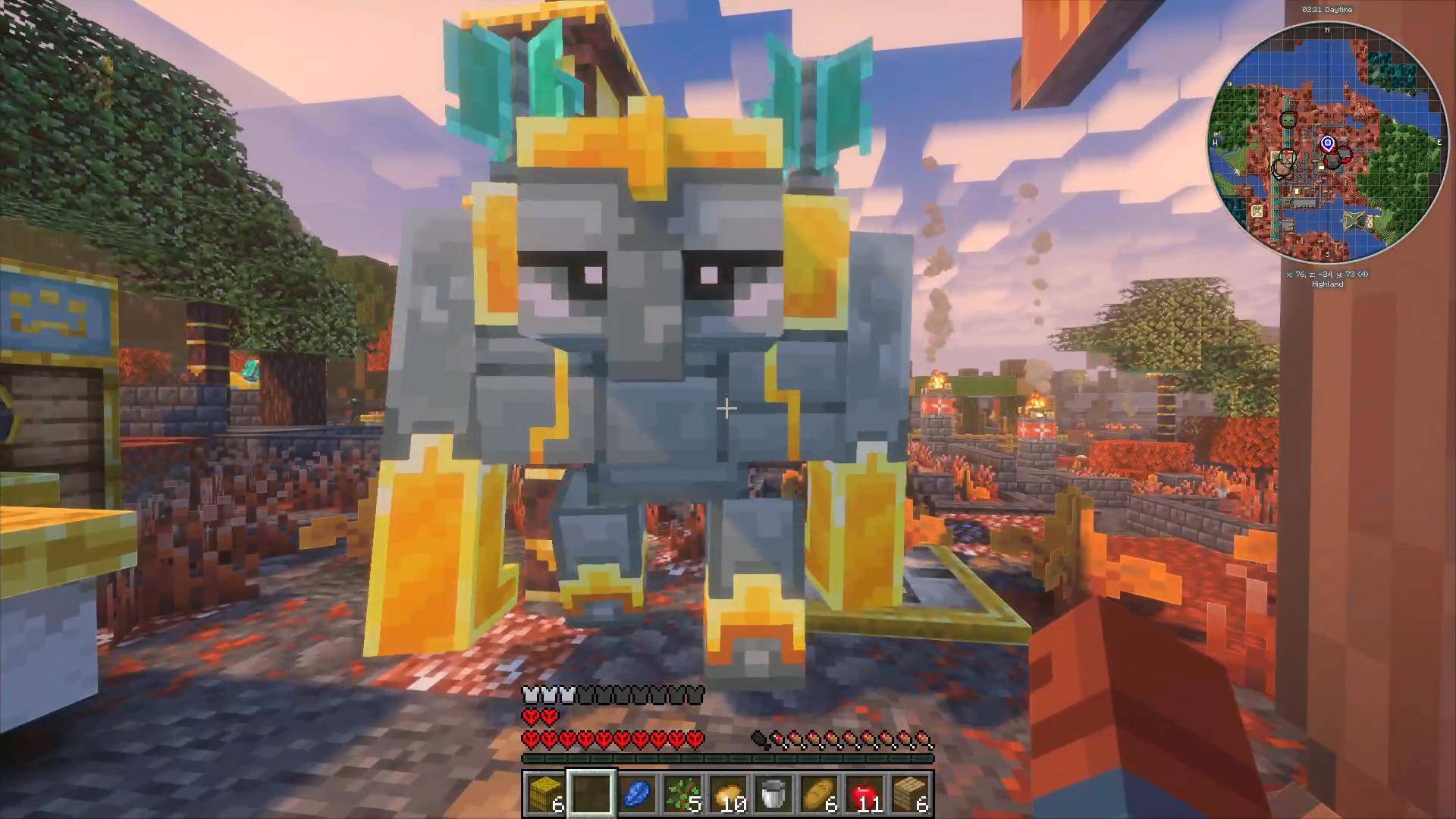Select the potato stack of 6
The image size is (1456, 819).
(818, 791)
